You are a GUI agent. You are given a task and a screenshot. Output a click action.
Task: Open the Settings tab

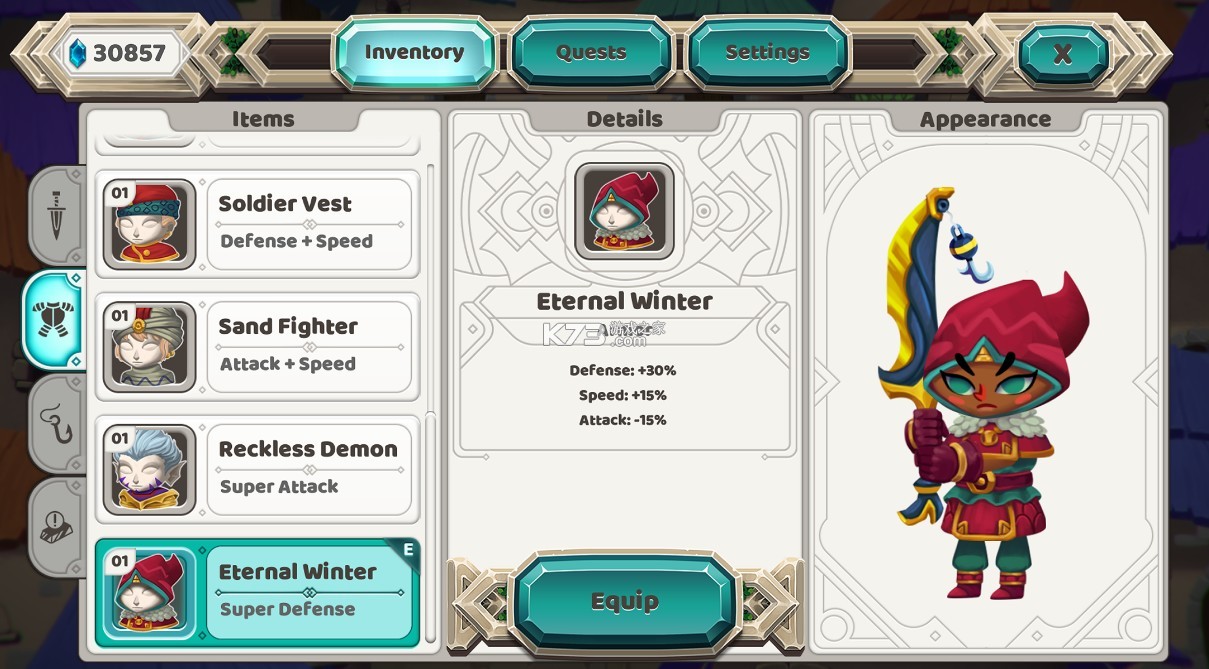click(x=767, y=52)
